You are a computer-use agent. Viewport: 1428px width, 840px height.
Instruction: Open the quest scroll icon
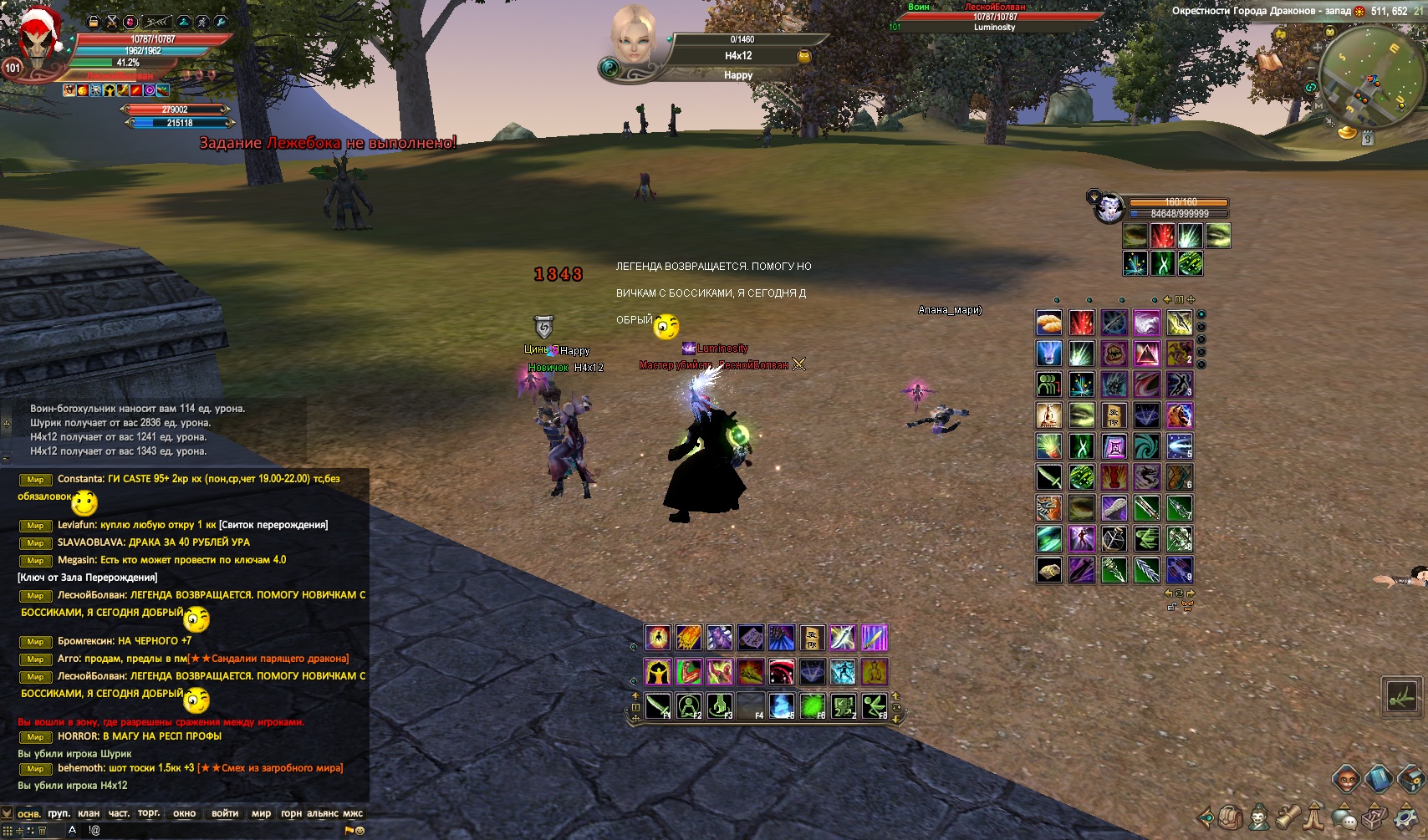(1288, 816)
